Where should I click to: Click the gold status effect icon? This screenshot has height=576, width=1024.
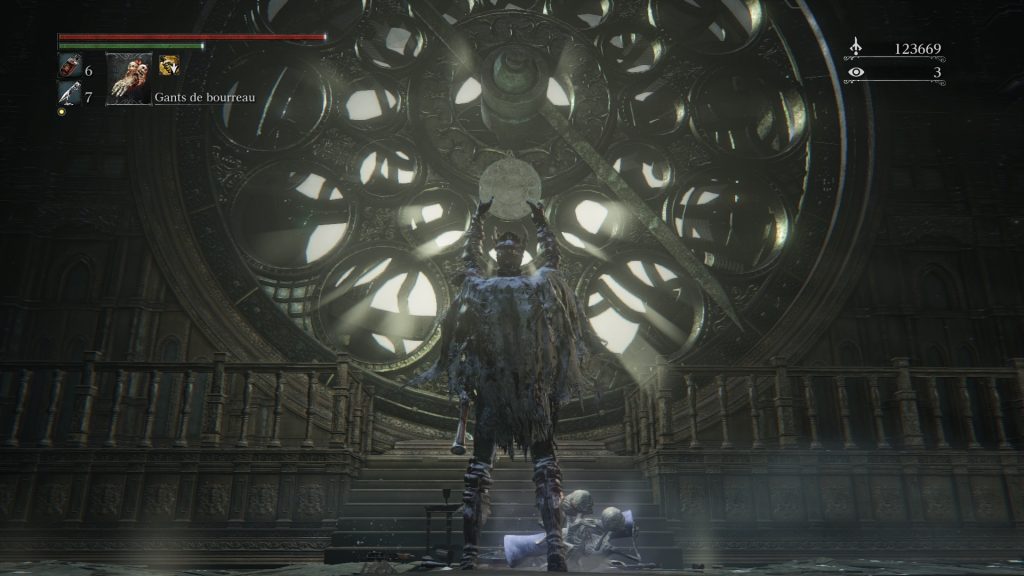169,65
